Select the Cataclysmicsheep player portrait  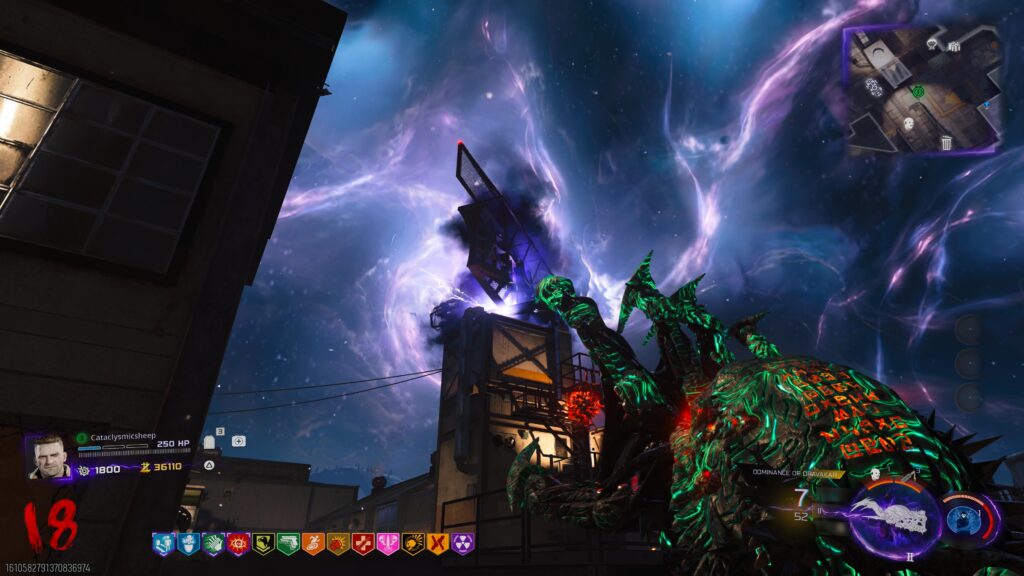tap(50, 456)
